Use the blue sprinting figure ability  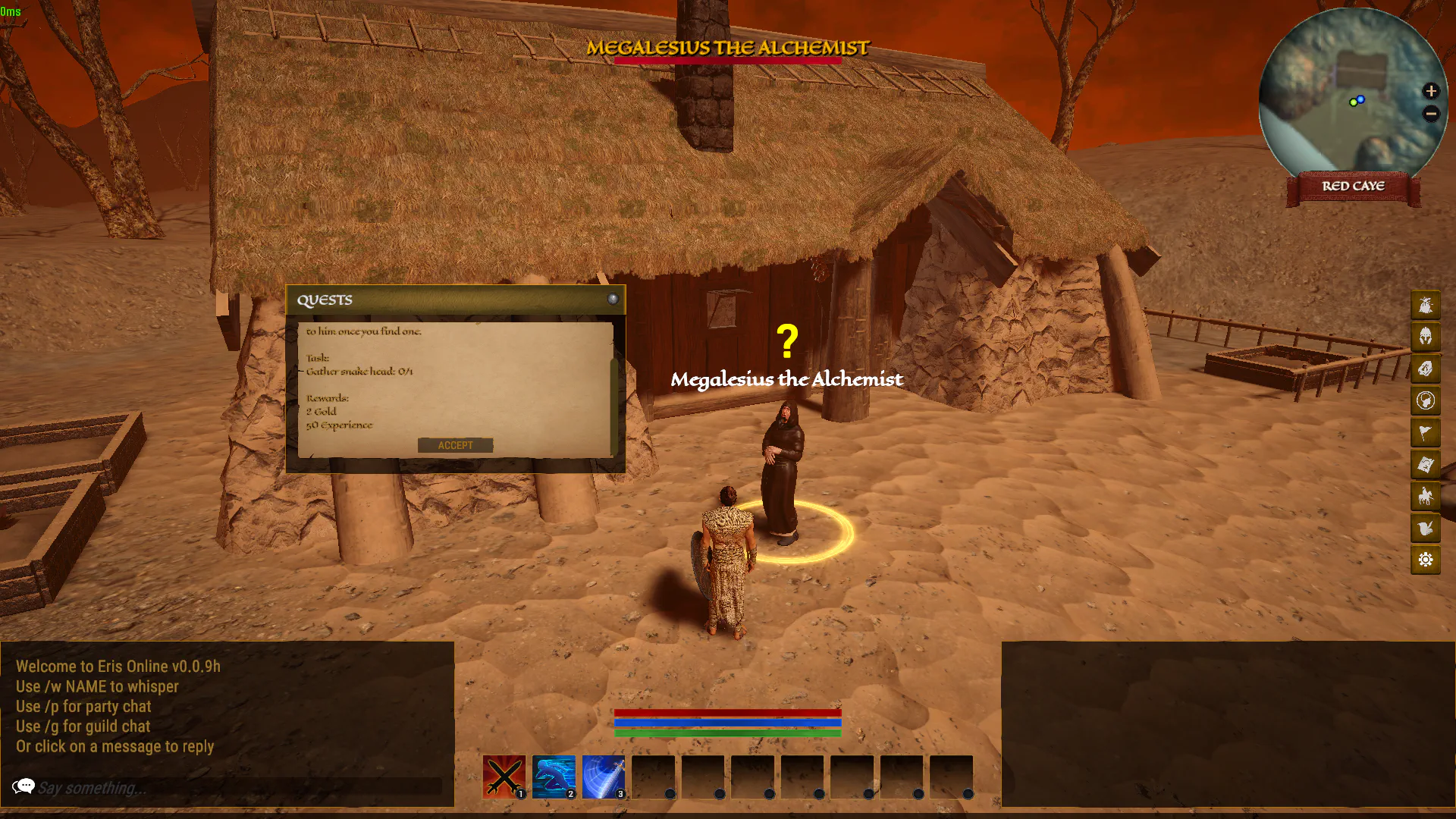554,777
